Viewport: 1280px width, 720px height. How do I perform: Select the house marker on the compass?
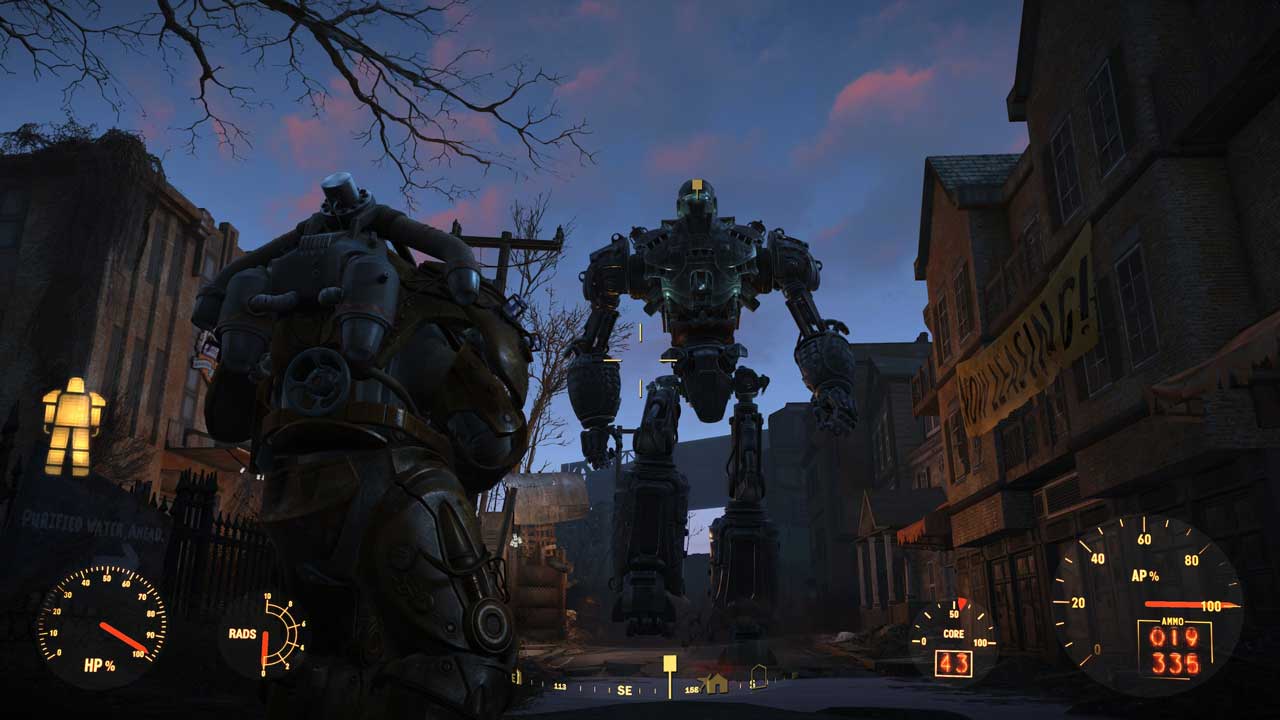716,683
